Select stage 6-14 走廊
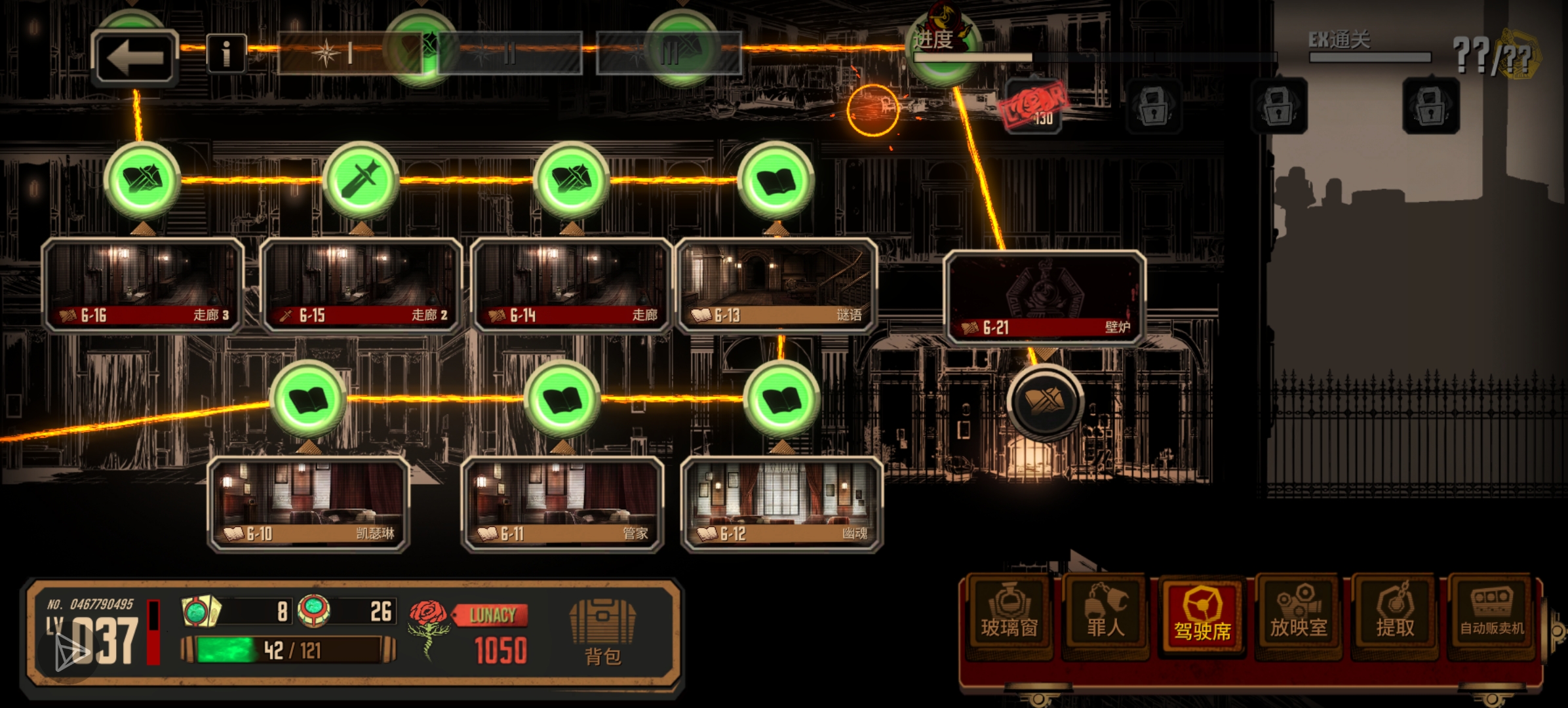The width and height of the screenshot is (1568, 708). coord(572,285)
